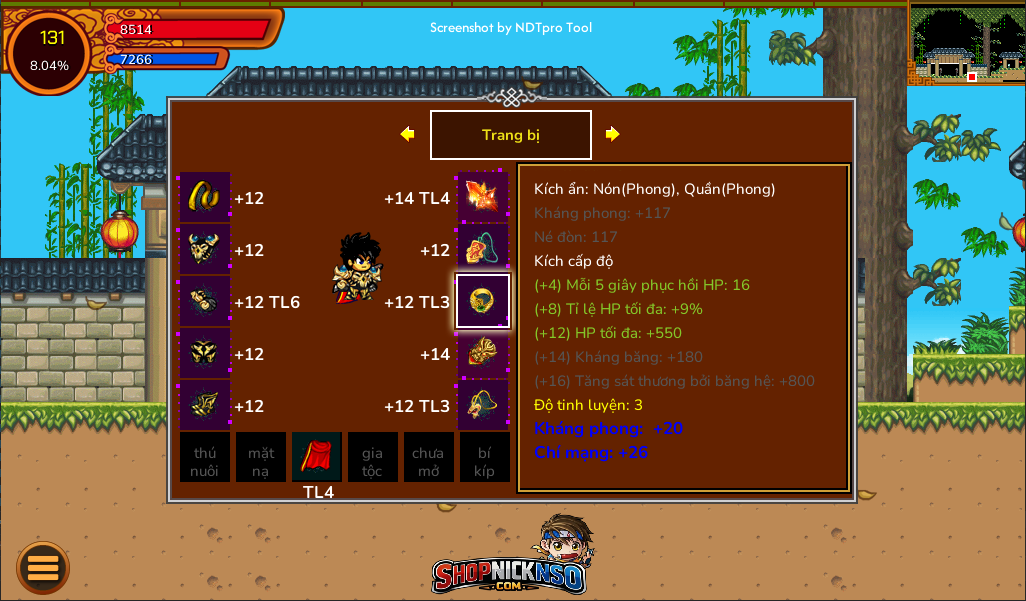Open the bí kíp slot
The height and width of the screenshot is (601, 1026).
484,458
